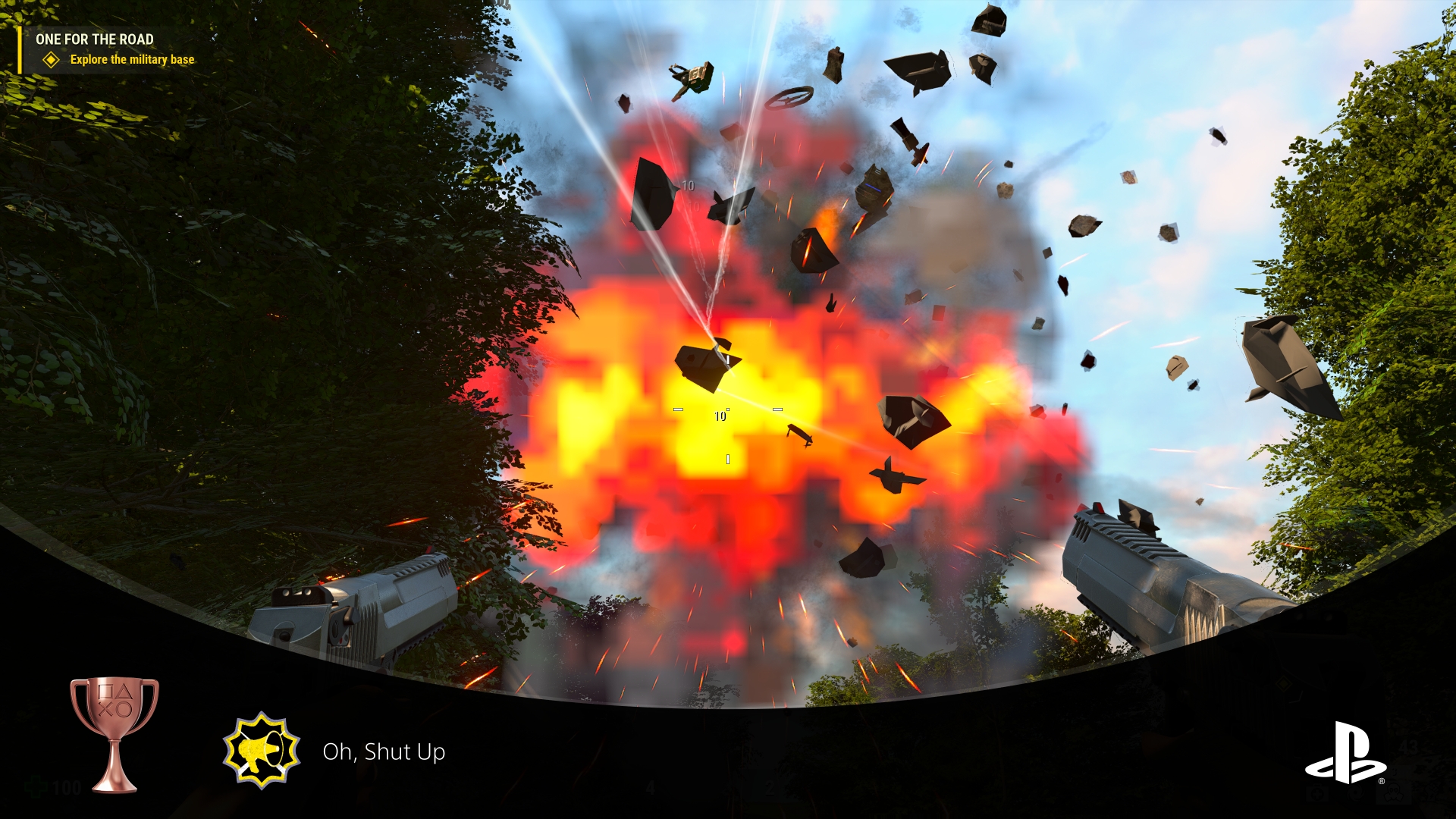Open the ONE FOR THE ROAD mission title
Viewport: 1456px width, 819px height.
95,39
